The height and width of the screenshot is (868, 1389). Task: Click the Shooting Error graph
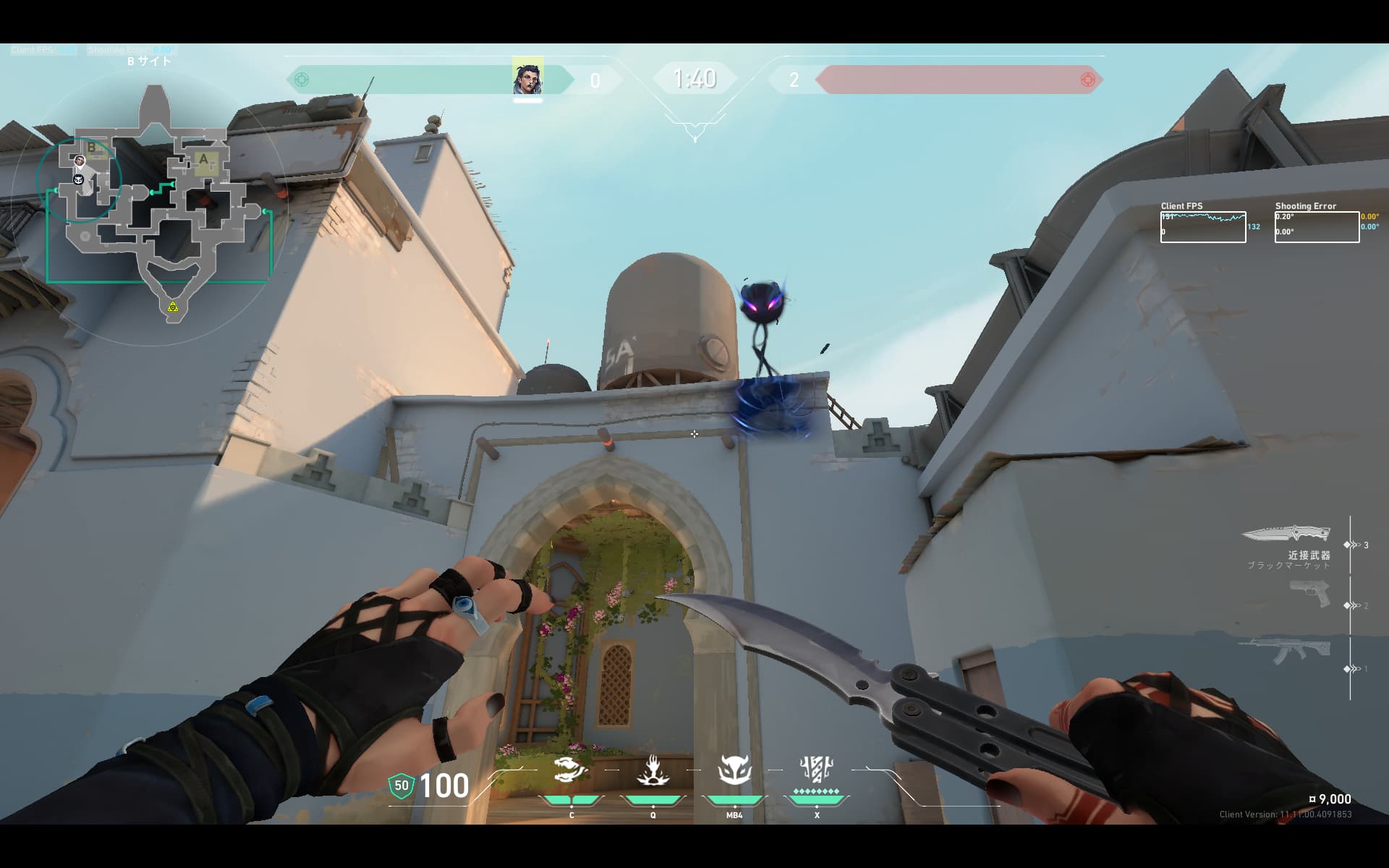(1317, 227)
